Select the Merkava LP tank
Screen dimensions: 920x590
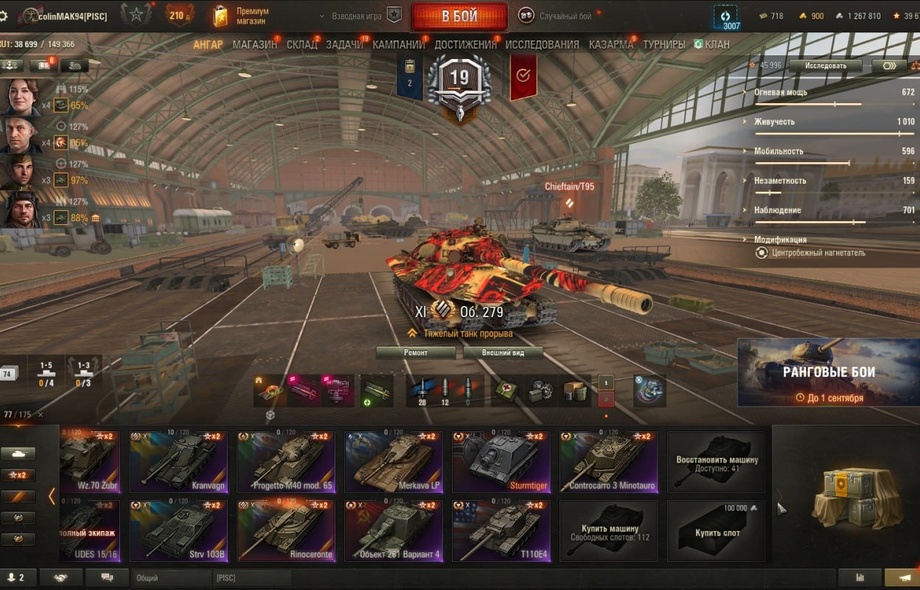pyautogui.click(x=392, y=461)
